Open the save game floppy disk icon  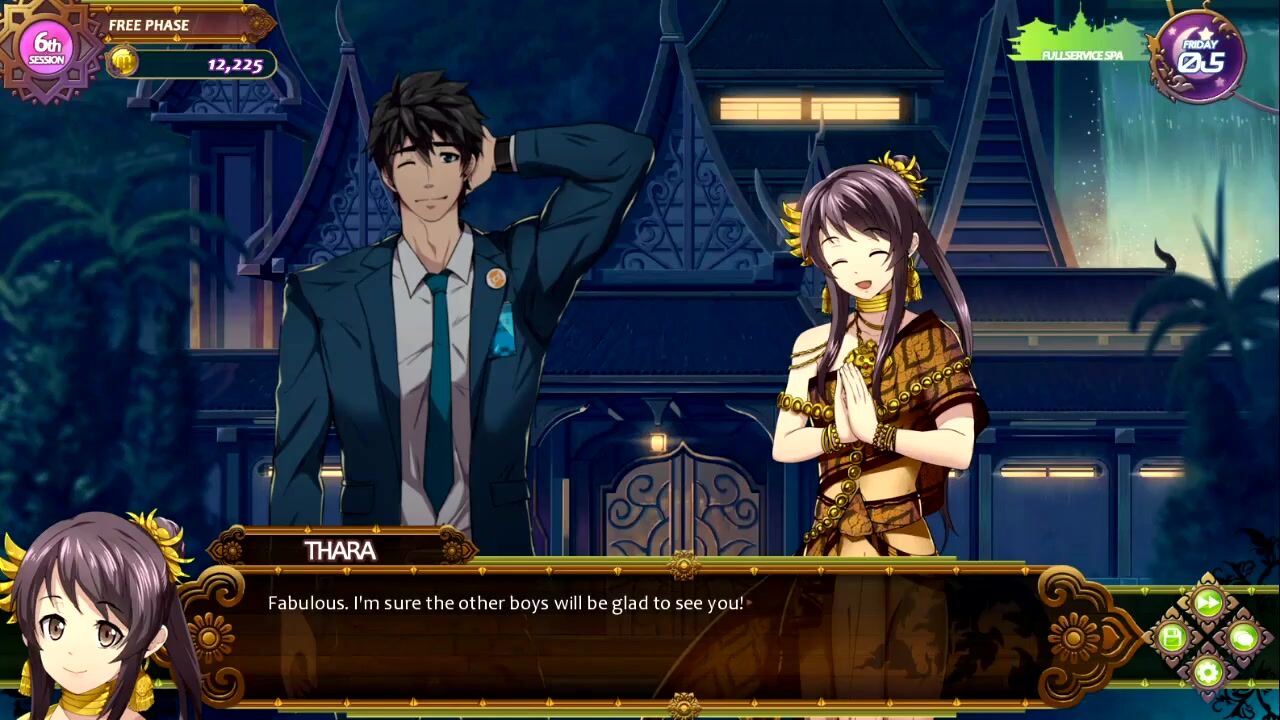(x=1172, y=637)
